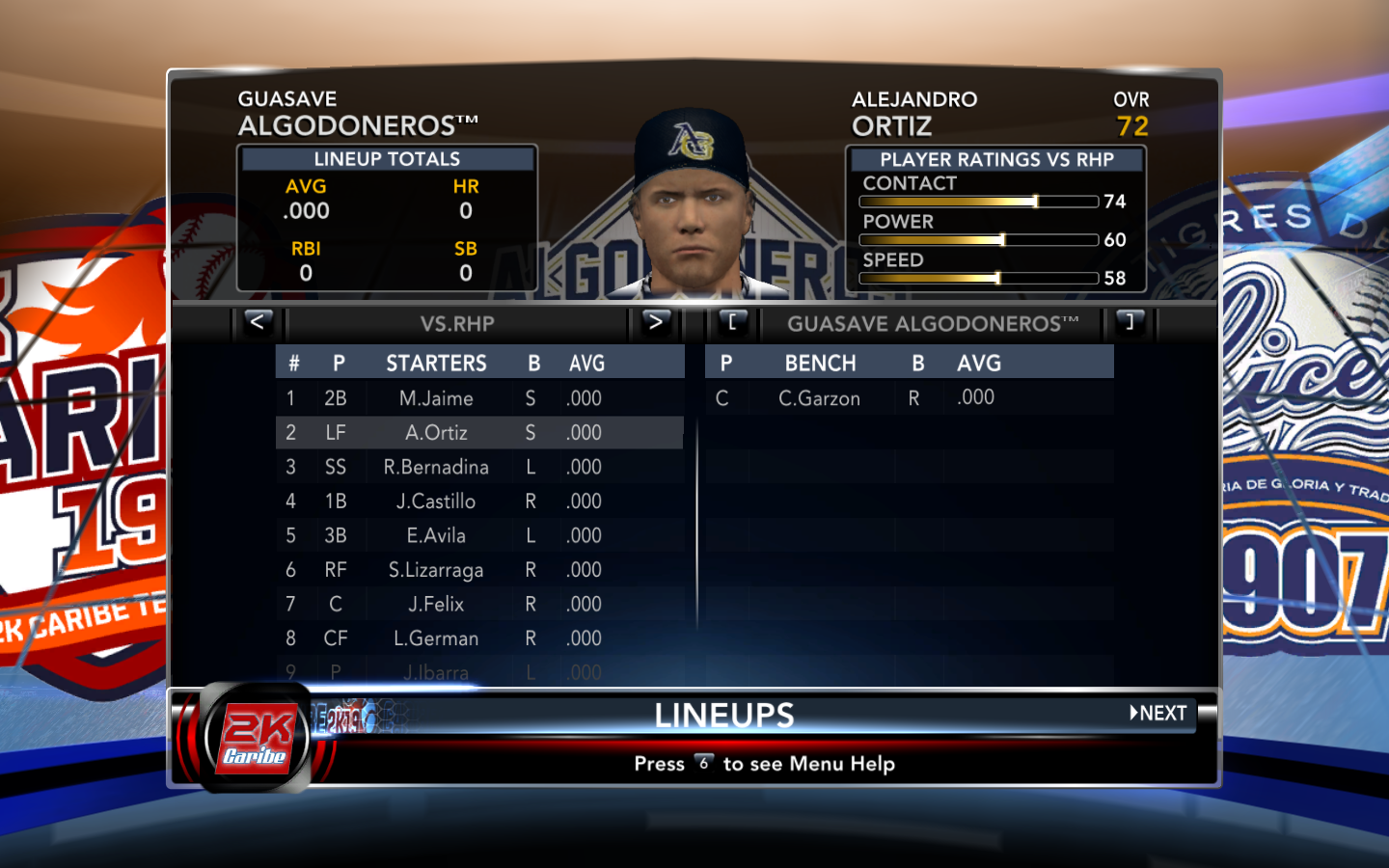Select first baseman J.Castillo
The width and height of the screenshot is (1389, 868).
[436, 502]
